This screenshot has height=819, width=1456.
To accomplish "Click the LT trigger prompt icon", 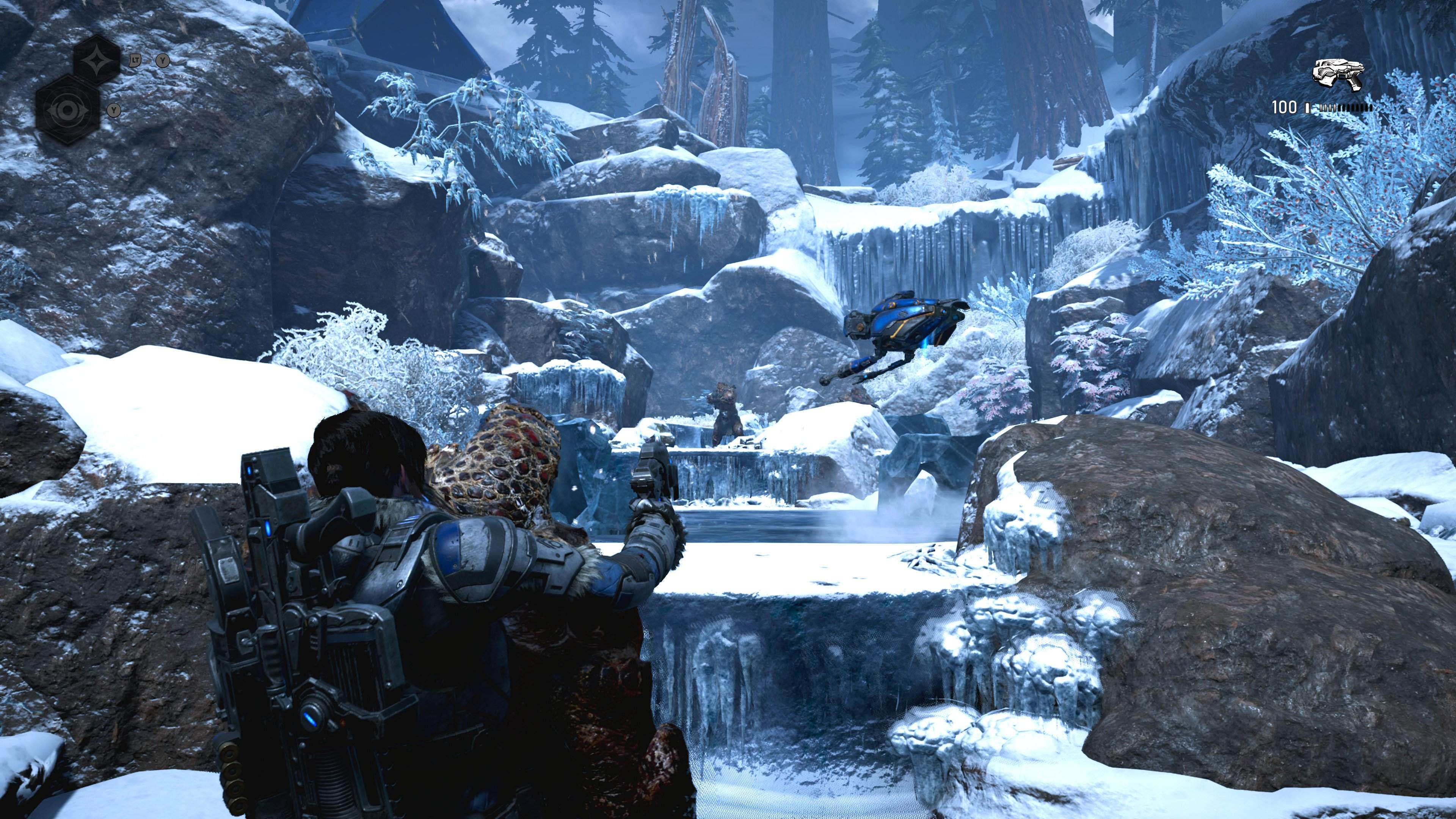I will tap(135, 61).
